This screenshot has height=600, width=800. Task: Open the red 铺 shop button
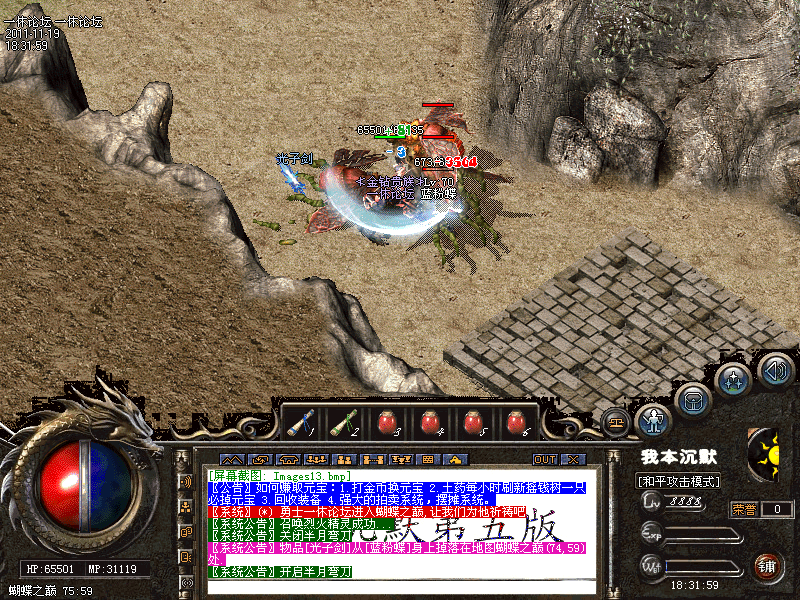(x=768, y=566)
